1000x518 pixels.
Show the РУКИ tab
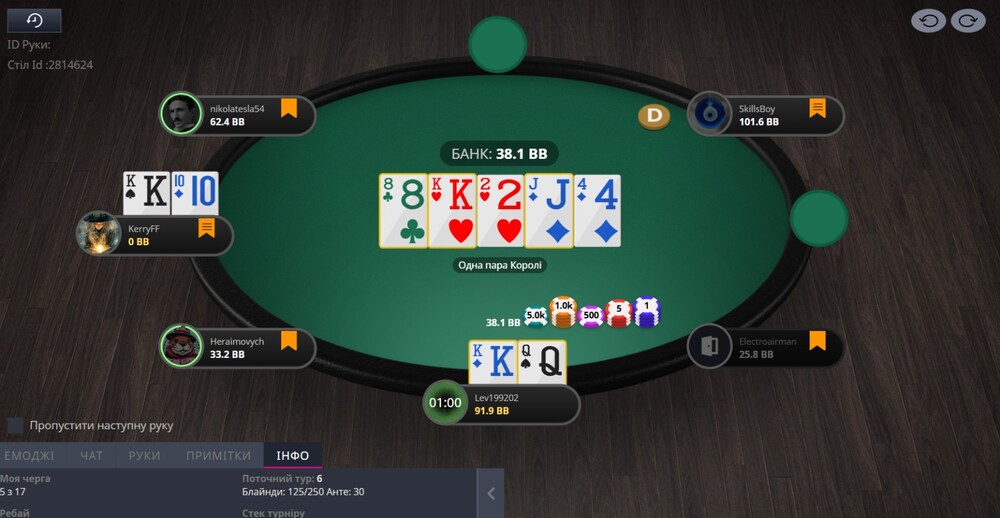pyautogui.click(x=144, y=456)
